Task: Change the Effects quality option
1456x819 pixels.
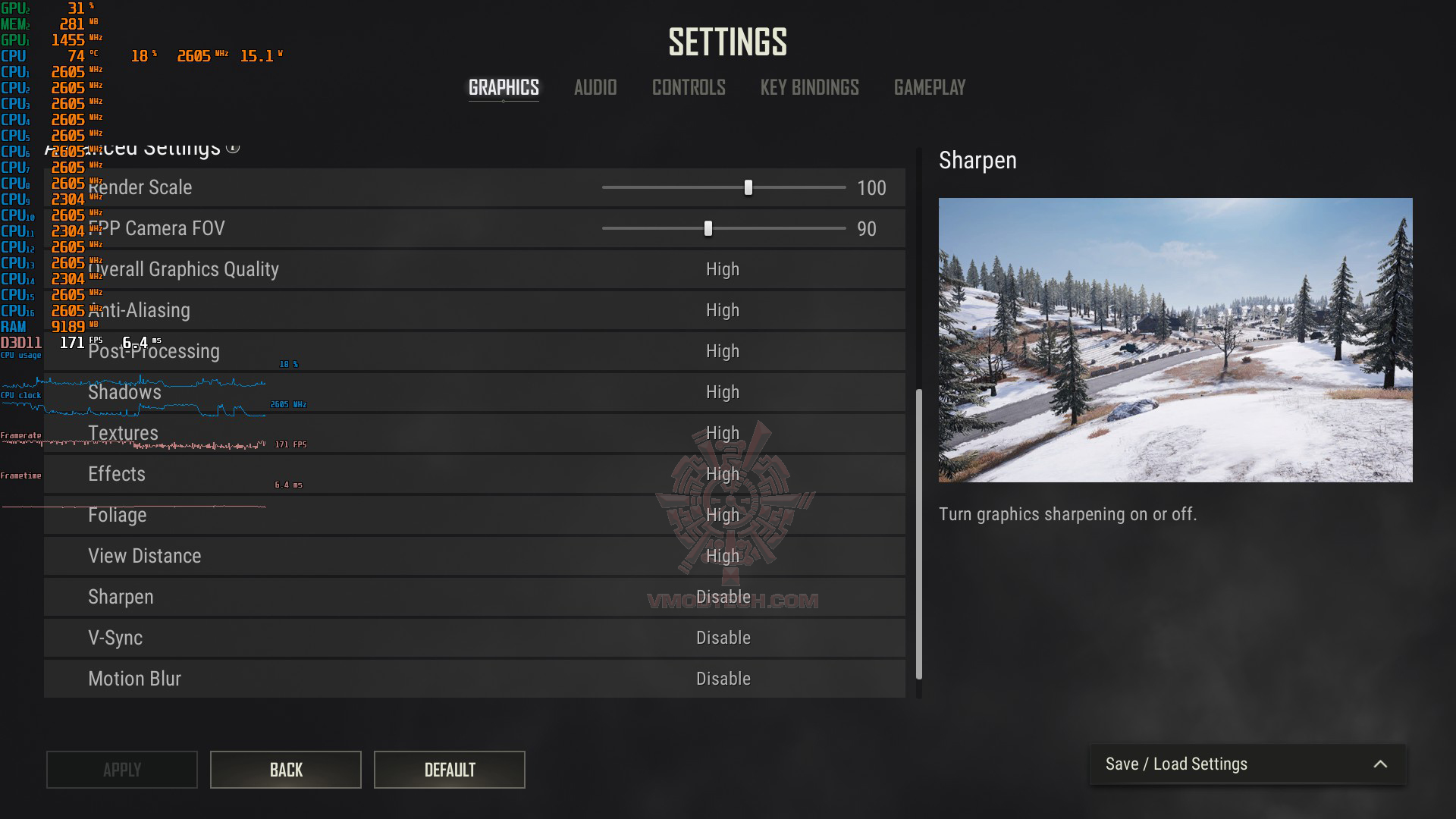Action: pyautogui.click(x=722, y=474)
